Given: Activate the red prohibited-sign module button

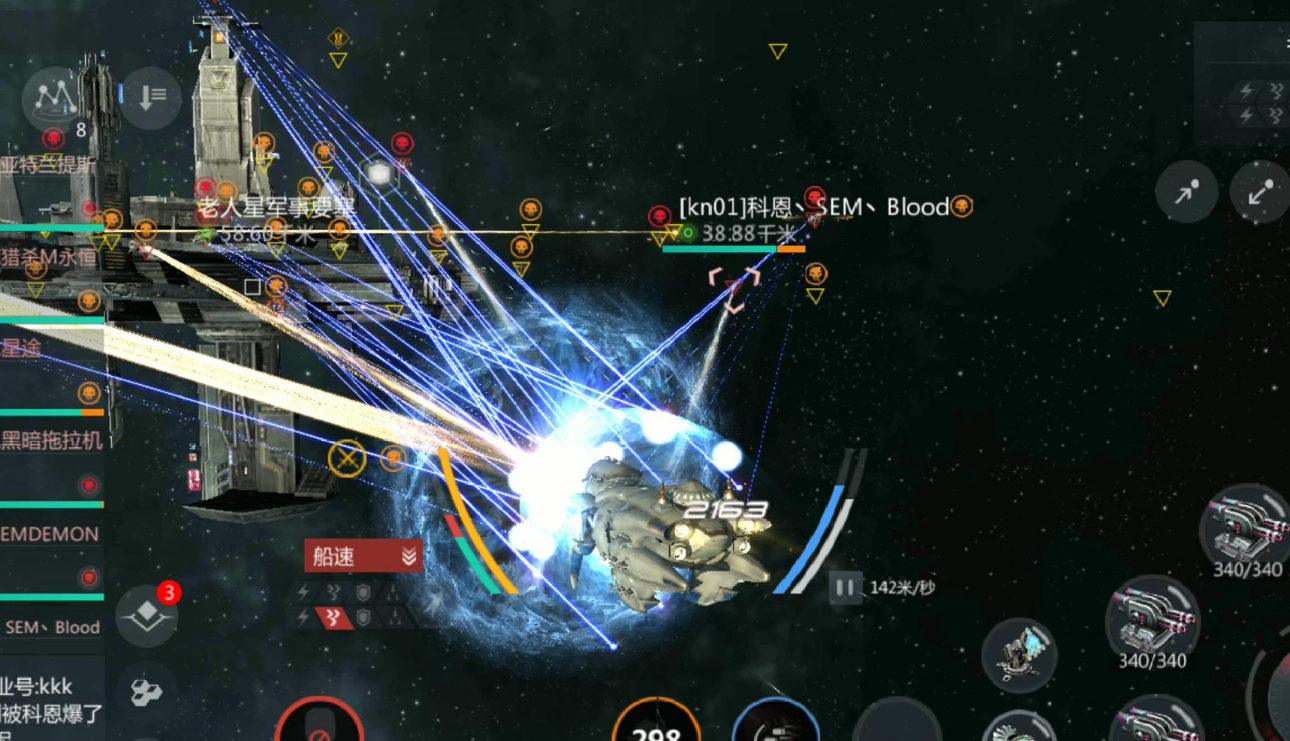Looking at the screenshot, I should 319,722.
